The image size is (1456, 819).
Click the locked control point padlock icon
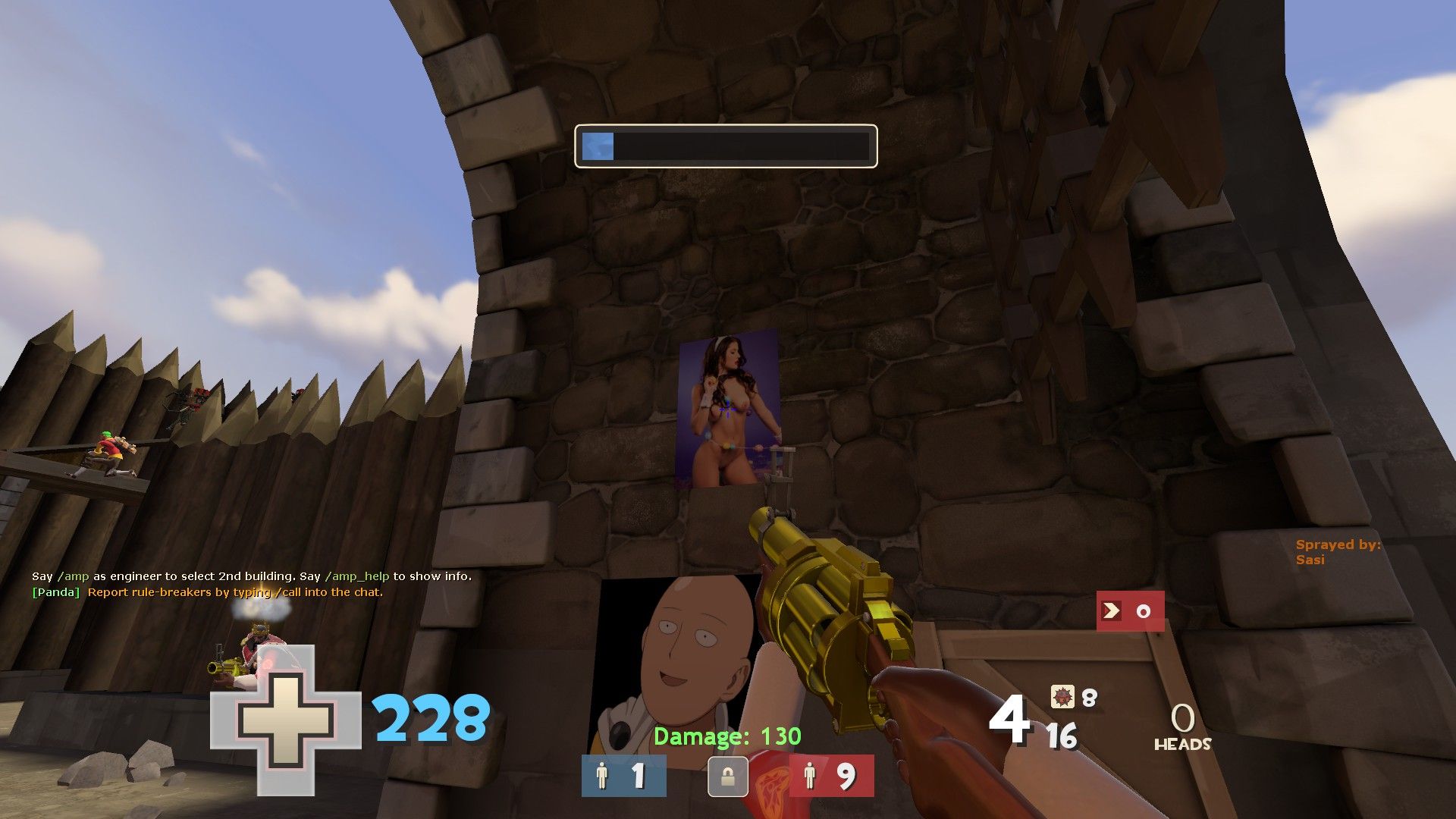727,777
